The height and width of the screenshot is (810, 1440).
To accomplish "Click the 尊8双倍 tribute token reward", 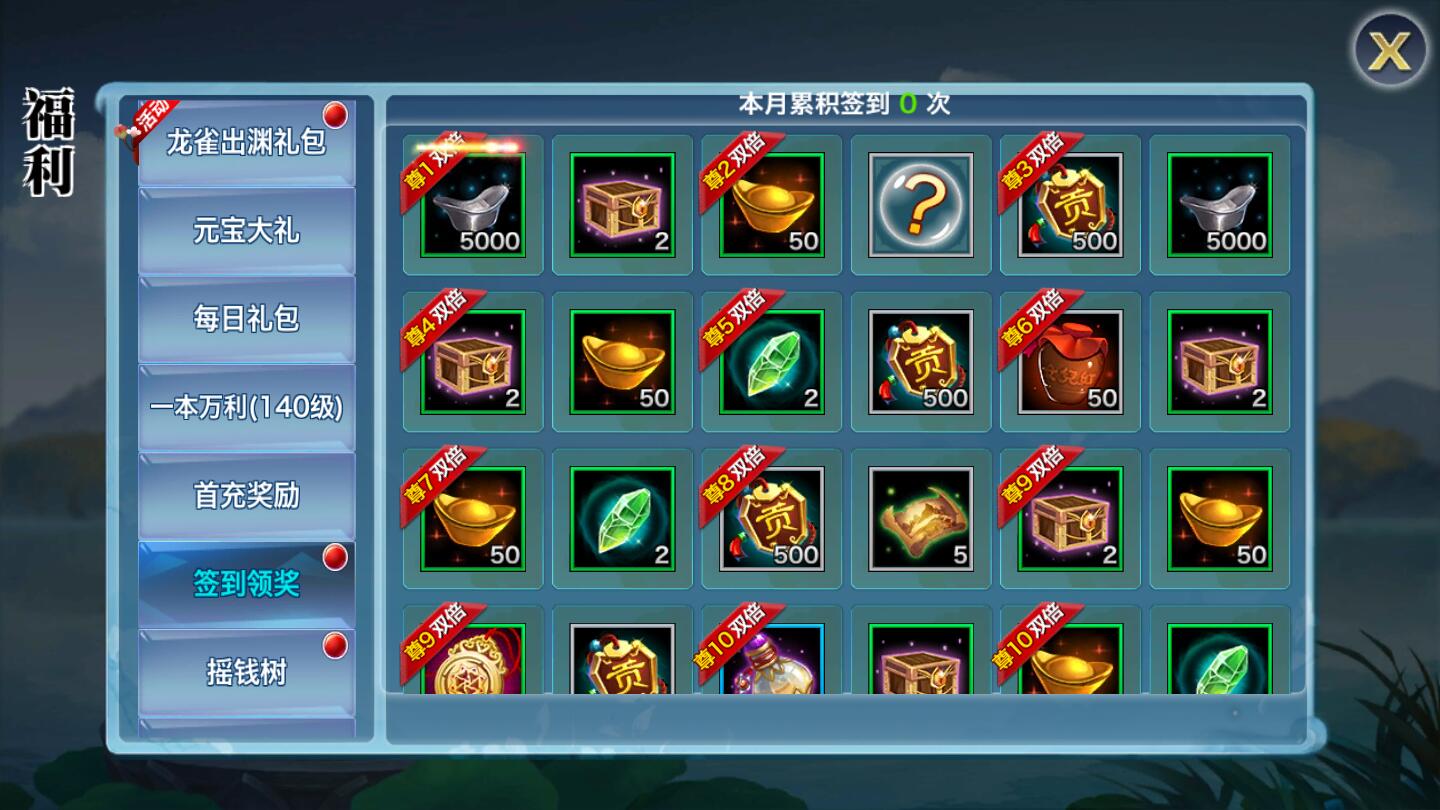I will coord(772,519).
